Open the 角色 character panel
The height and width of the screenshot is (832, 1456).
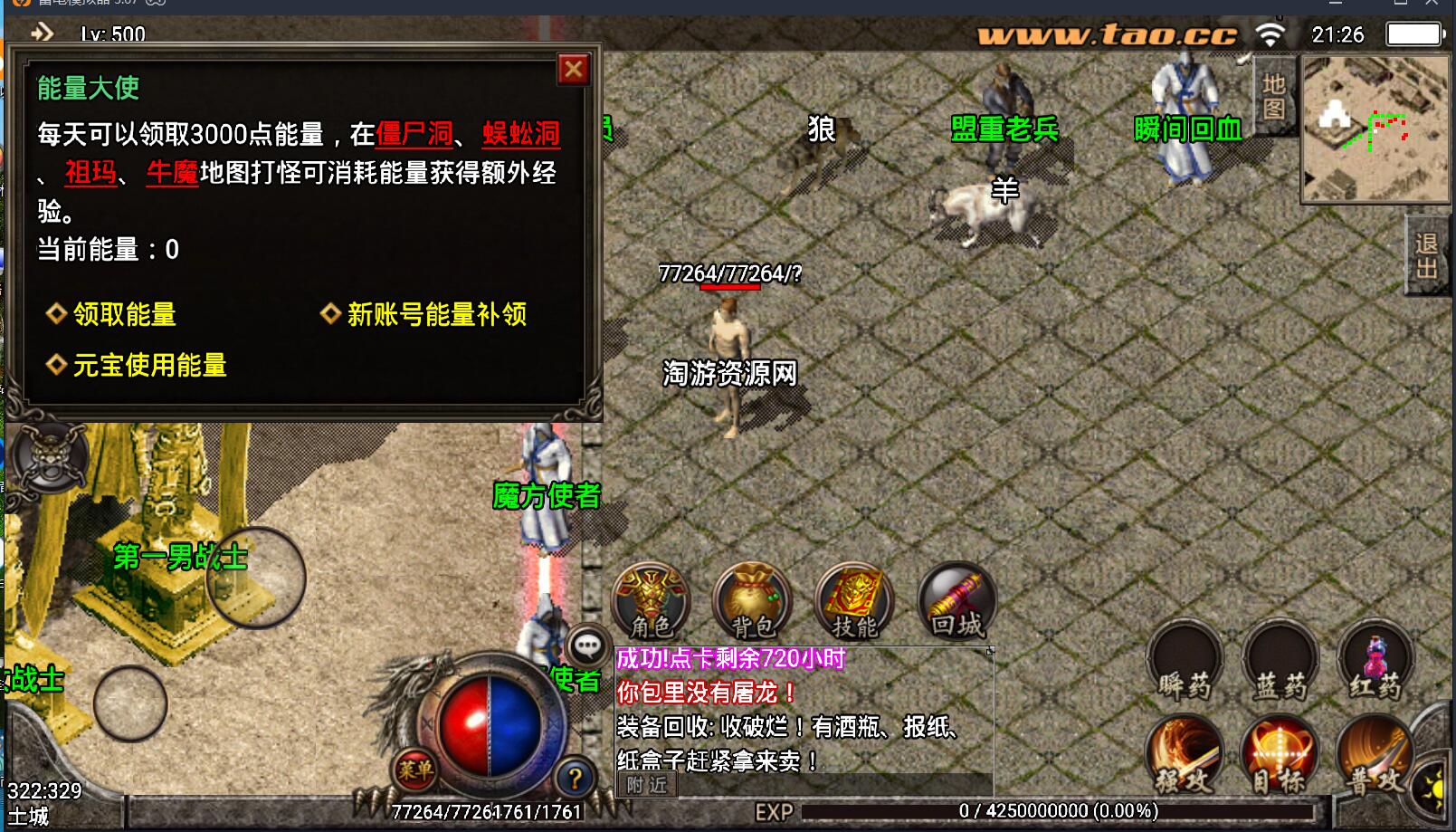pyautogui.click(x=652, y=601)
